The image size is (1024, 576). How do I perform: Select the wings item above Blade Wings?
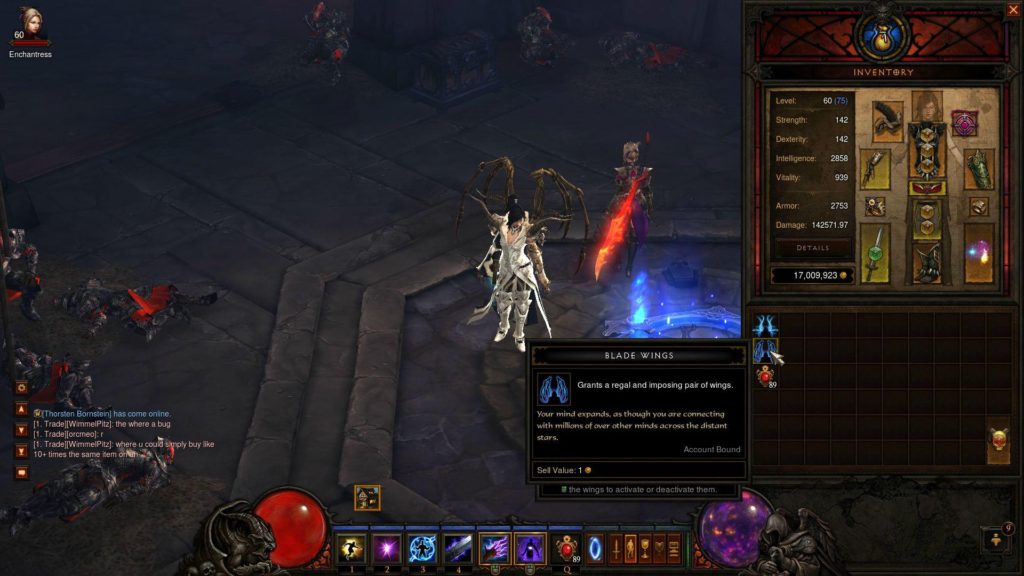tap(766, 325)
